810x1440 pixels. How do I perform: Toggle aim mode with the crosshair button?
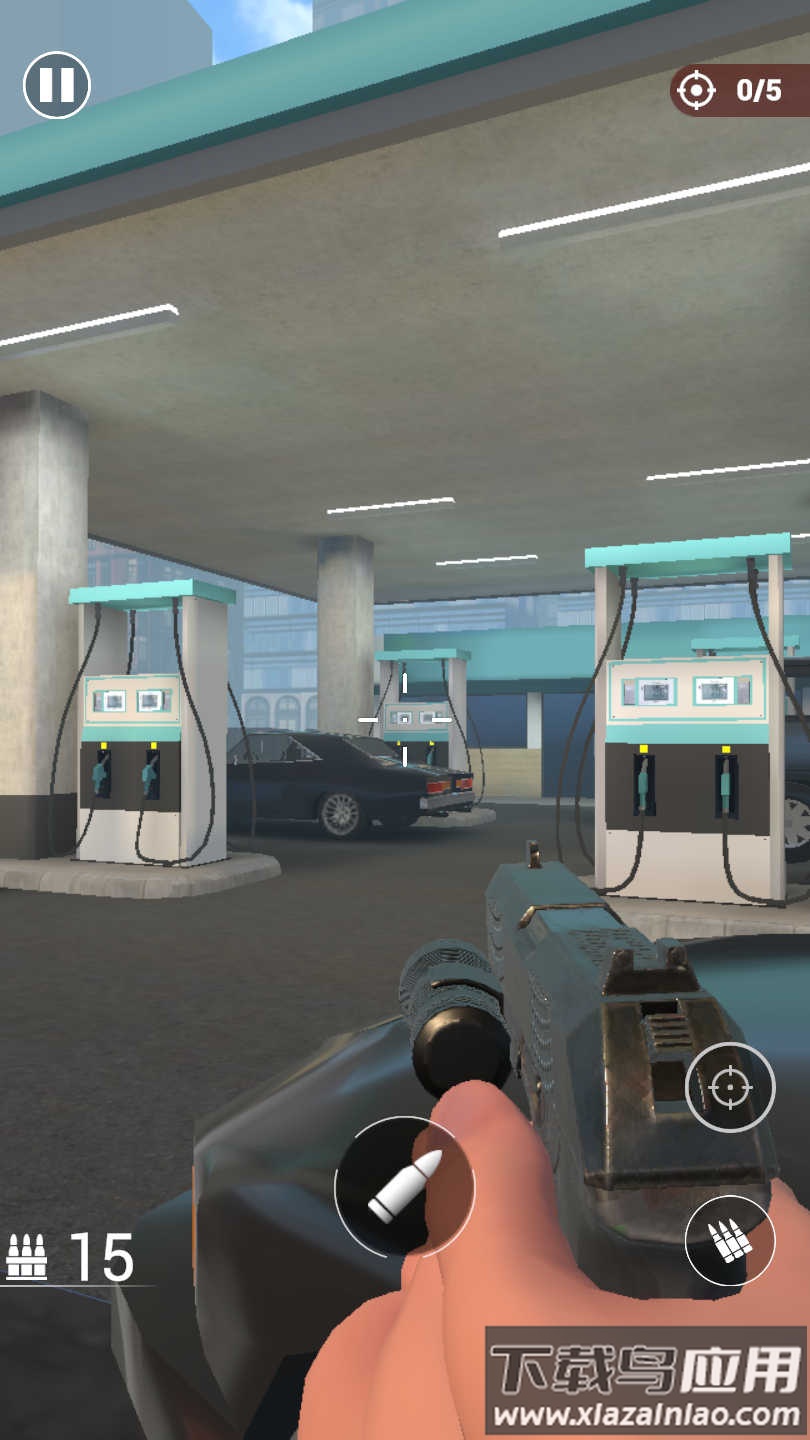tap(730, 1087)
